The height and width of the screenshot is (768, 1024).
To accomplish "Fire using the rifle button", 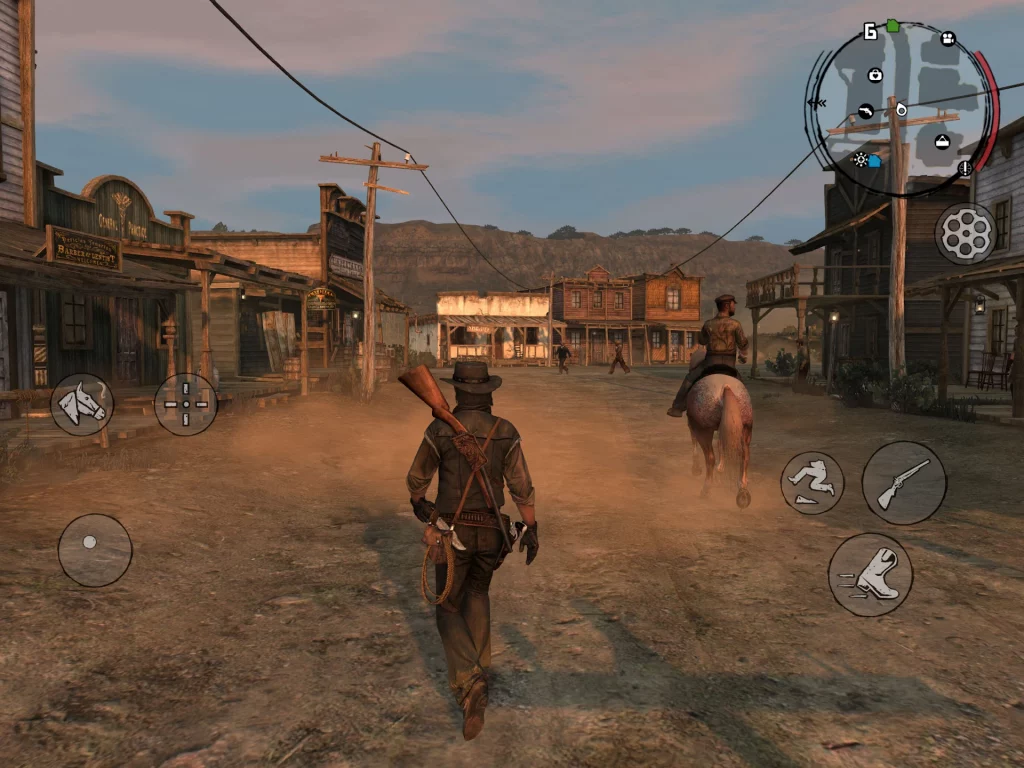I will (904, 483).
